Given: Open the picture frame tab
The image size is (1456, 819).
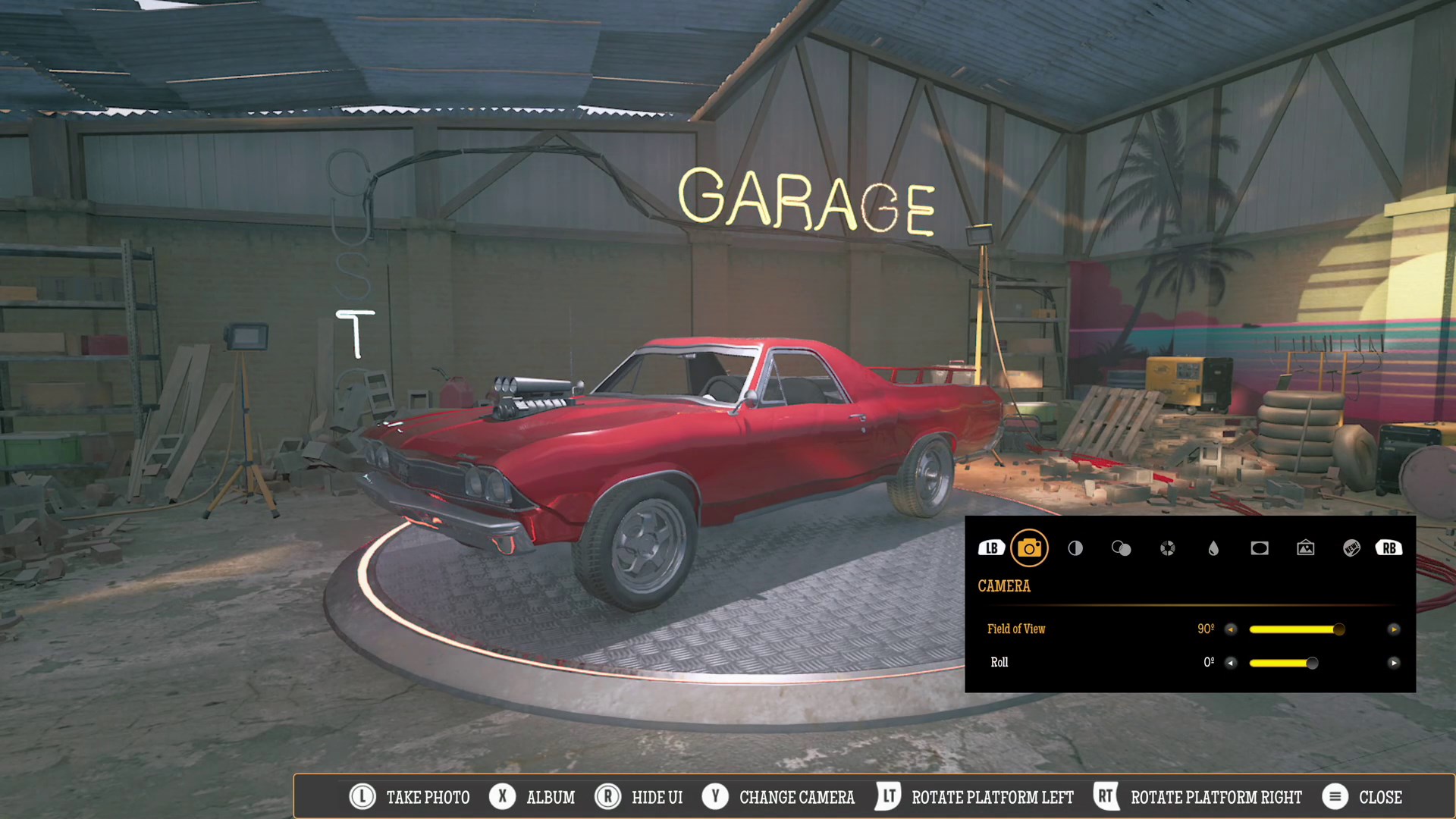Looking at the screenshot, I should 1305,548.
